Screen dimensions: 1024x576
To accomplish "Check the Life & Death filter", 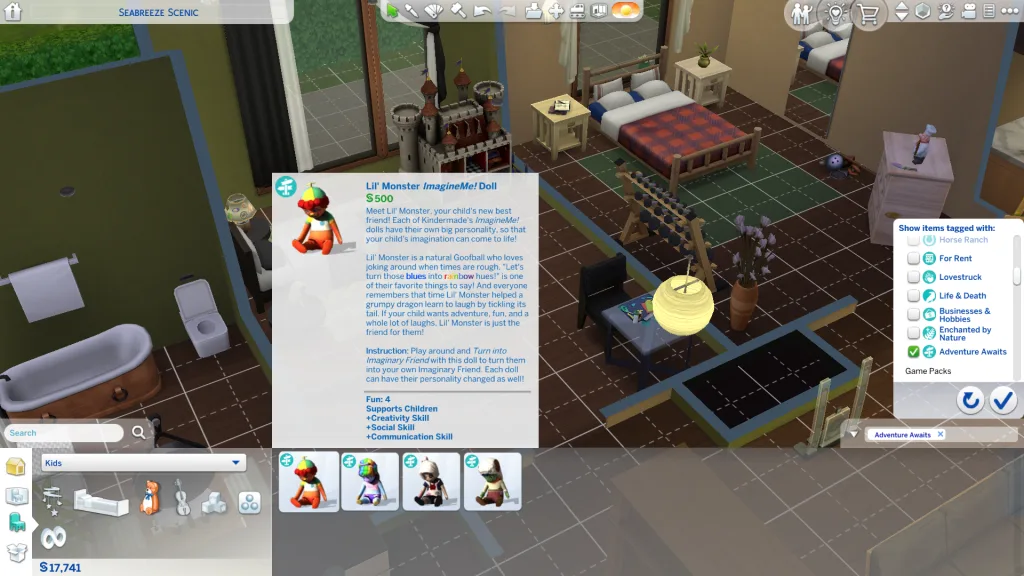I will [x=914, y=296].
